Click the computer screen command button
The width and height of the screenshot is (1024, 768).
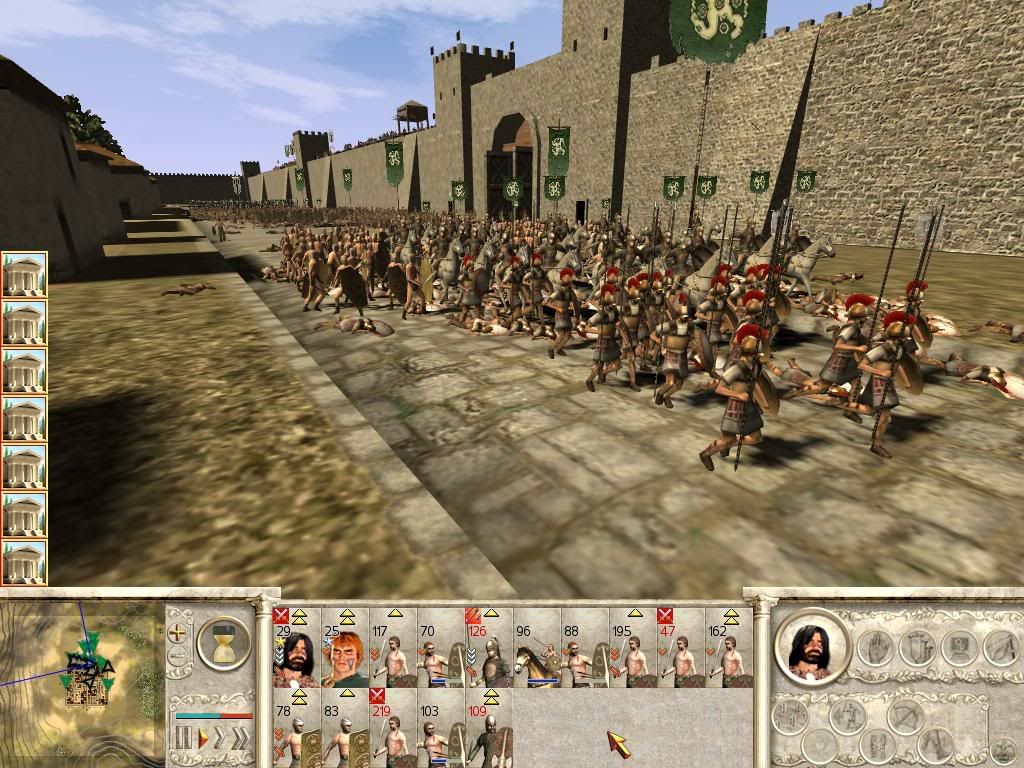point(960,647)
